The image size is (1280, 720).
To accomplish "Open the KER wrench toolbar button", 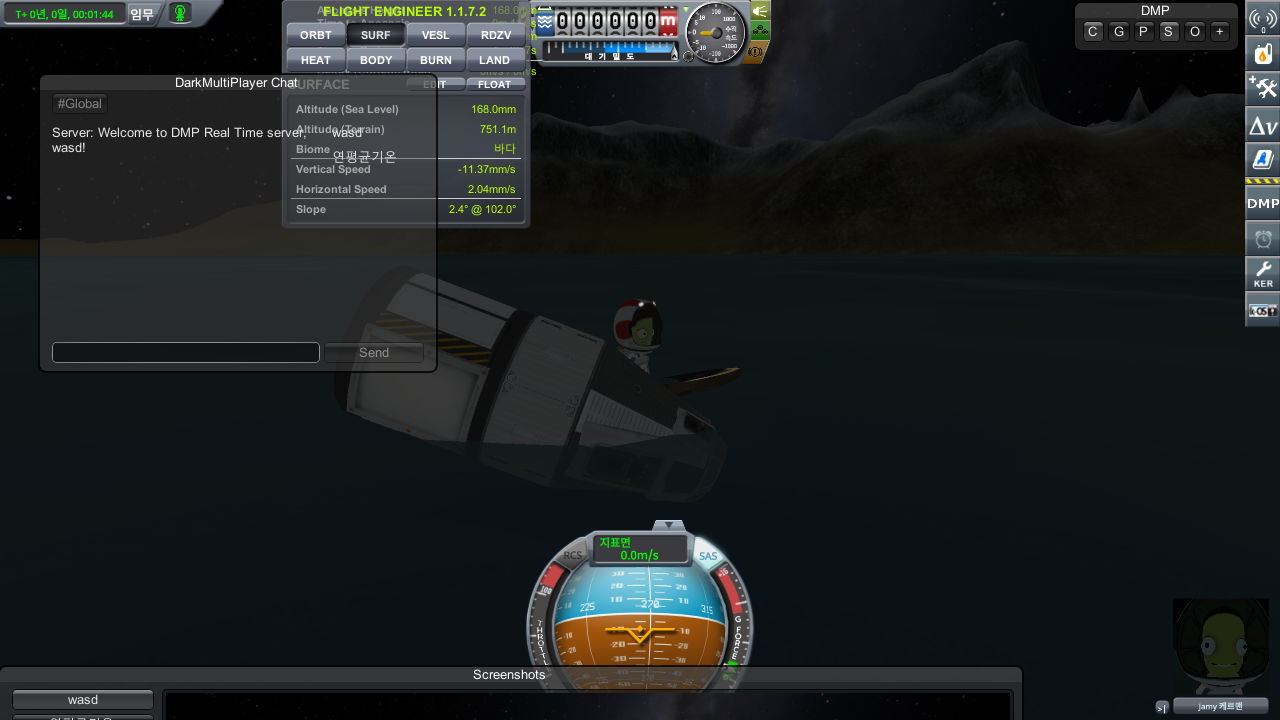I will pos(1263,273).
